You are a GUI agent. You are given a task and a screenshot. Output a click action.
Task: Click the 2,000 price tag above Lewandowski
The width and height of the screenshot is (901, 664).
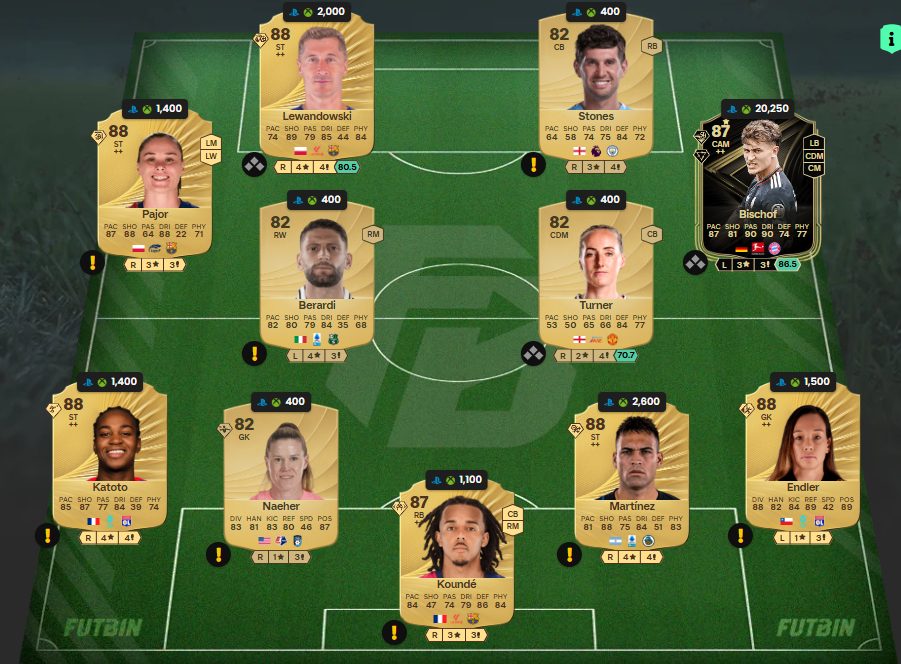316,12
